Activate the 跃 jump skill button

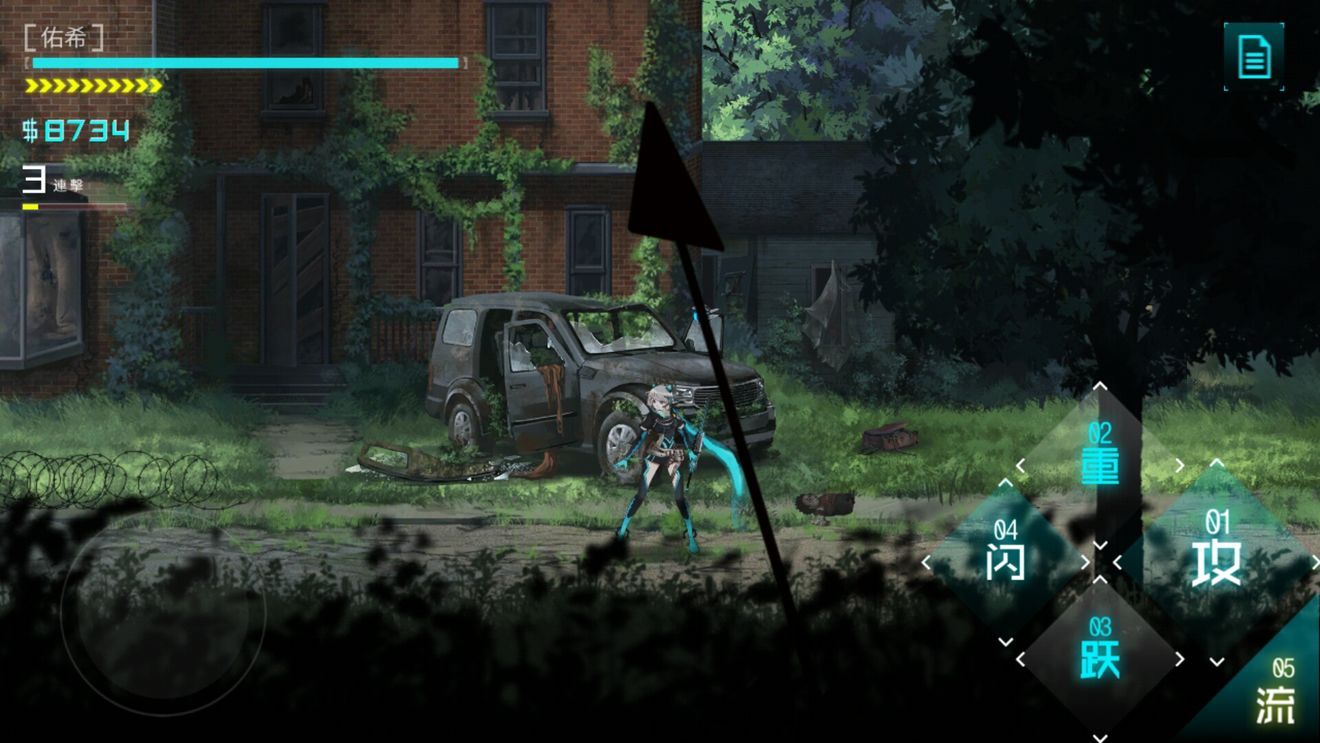(x=1098, y=660)
